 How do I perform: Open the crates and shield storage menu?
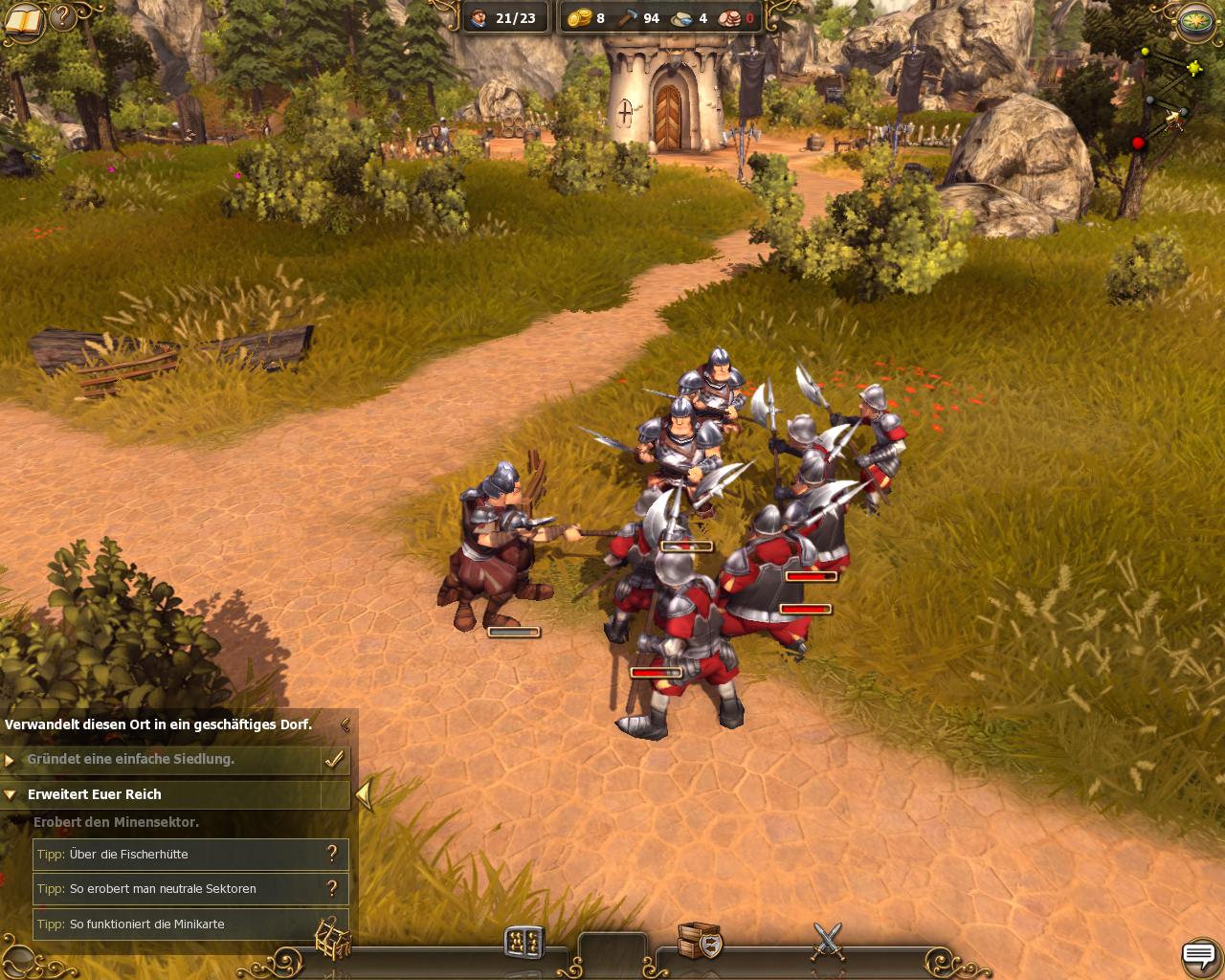699,942
